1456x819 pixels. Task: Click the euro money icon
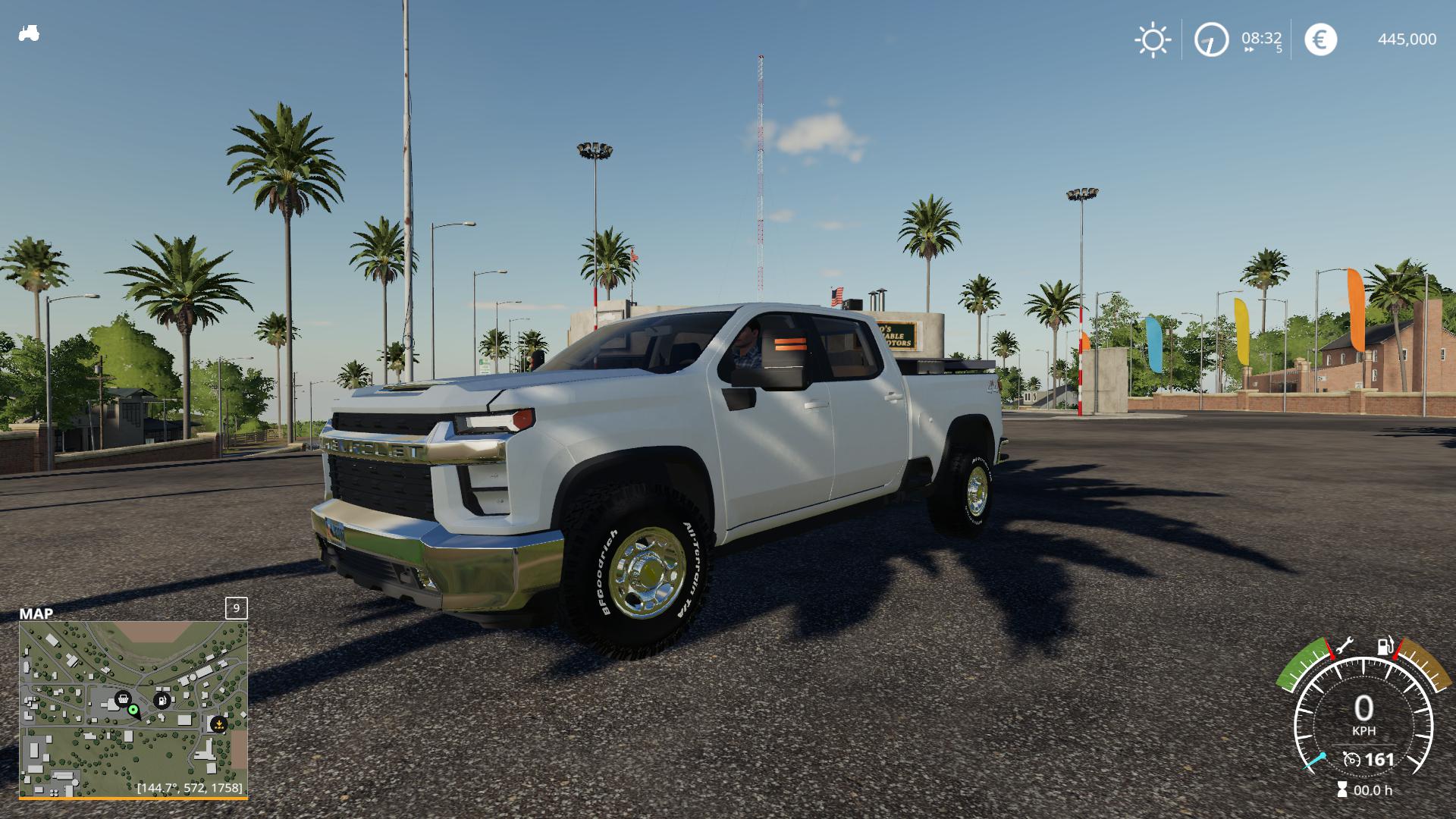point(1320,39)
